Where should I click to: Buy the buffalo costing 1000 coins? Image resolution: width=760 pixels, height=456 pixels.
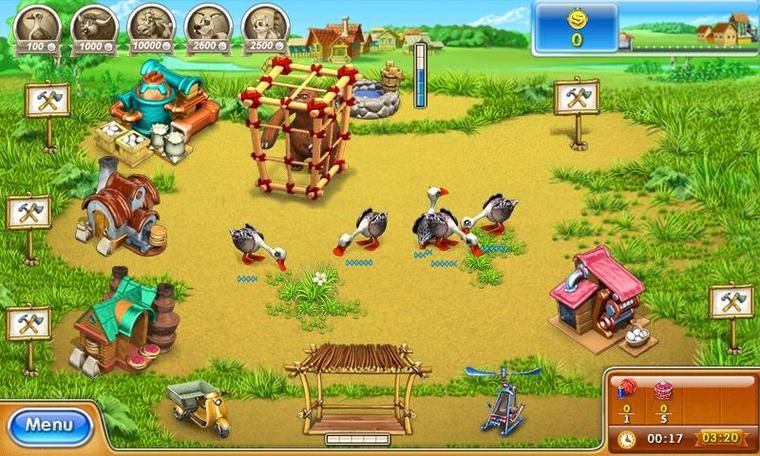(x=97, y=26)
